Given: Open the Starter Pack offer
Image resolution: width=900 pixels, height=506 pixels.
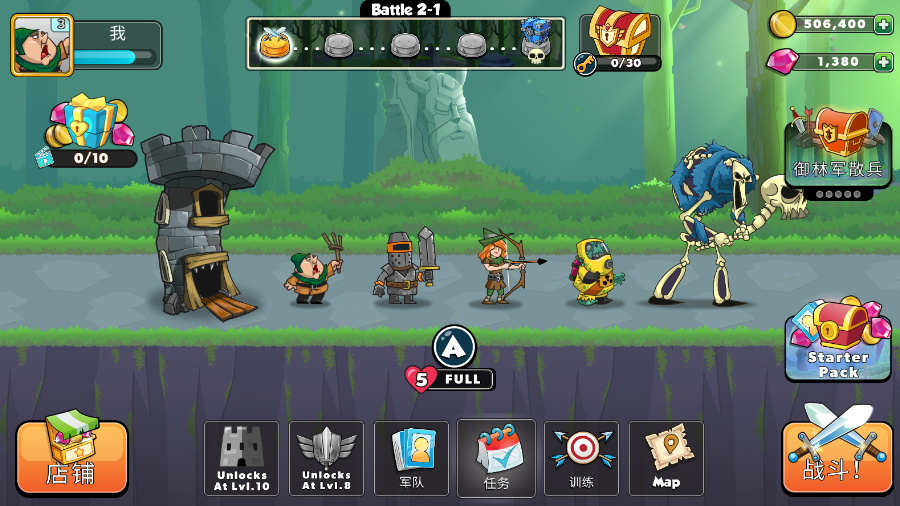Looking at the screenshot, I should pos(838,340).
